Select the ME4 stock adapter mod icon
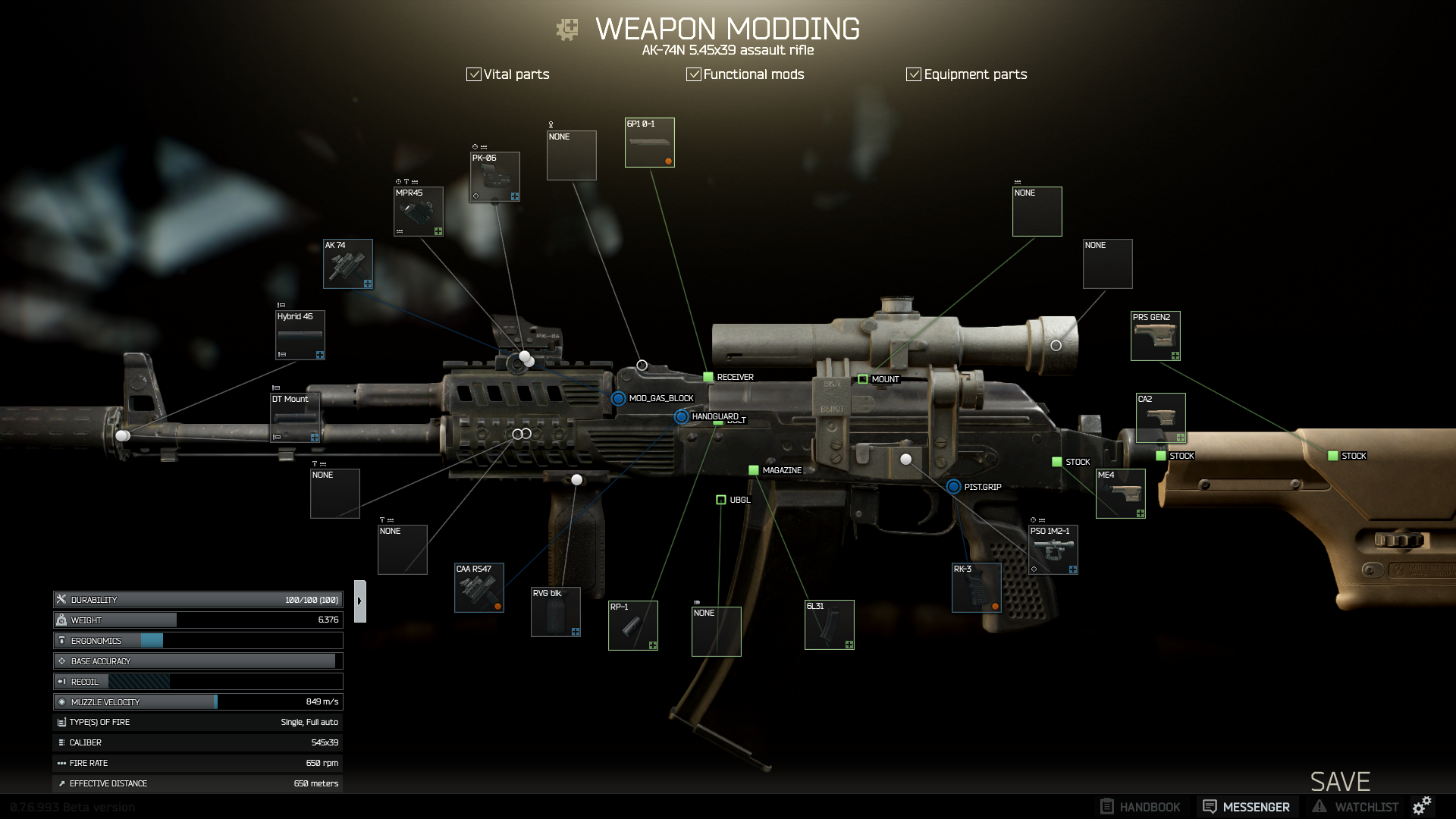The width and height of the screenshot is (1456, 819). click(1121, 493)
